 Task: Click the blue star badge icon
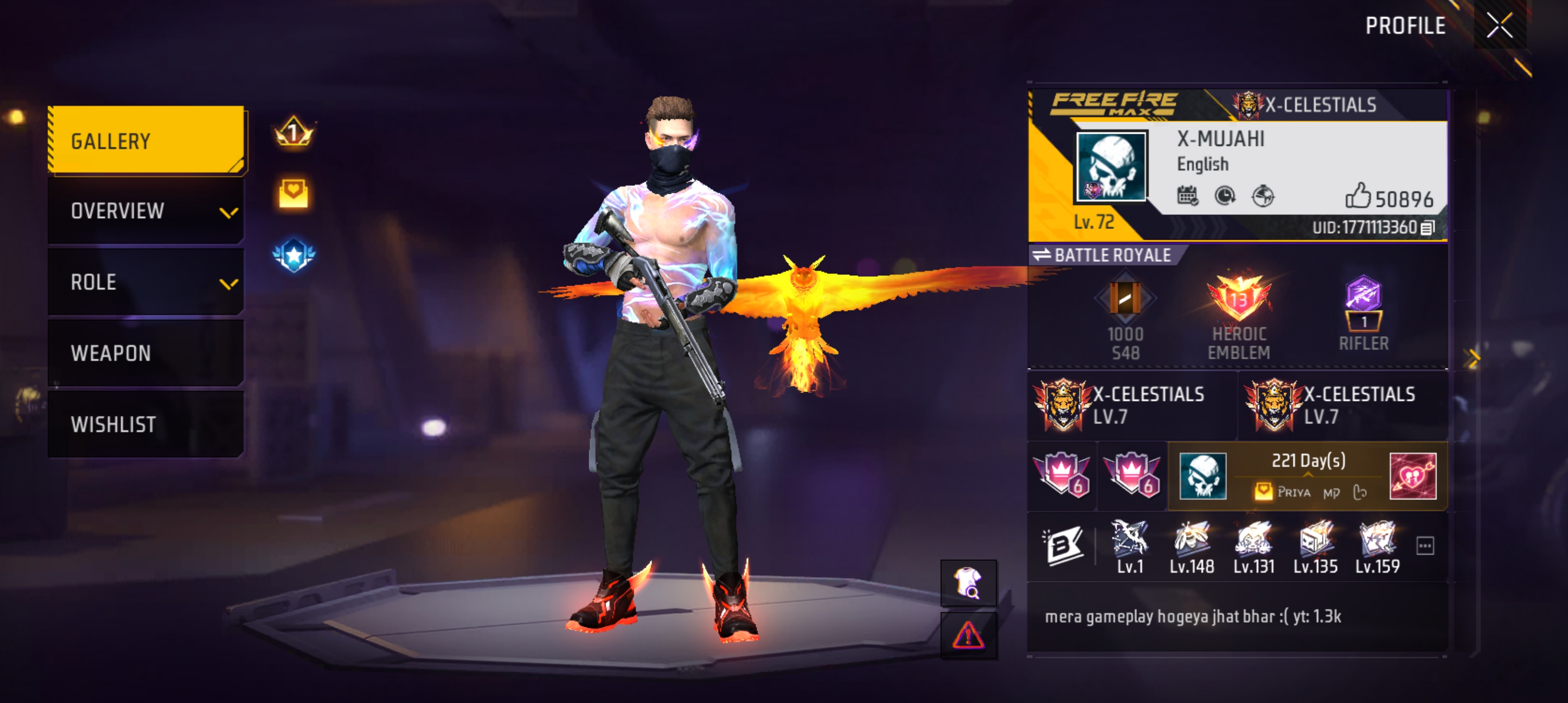[294, 255]
